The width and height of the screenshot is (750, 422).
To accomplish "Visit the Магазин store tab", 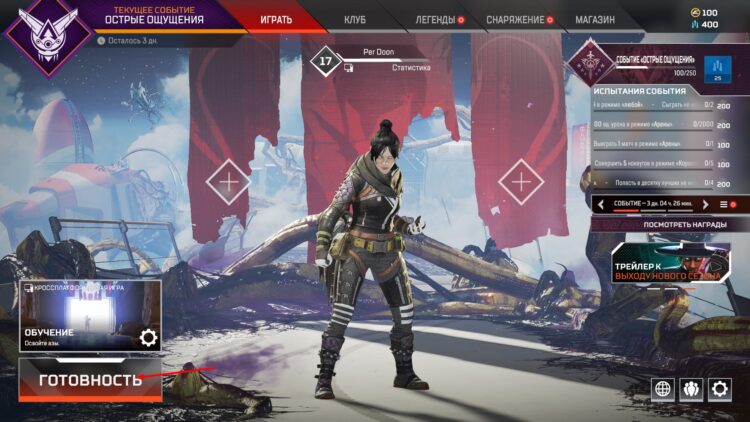I will pos(595,19).
